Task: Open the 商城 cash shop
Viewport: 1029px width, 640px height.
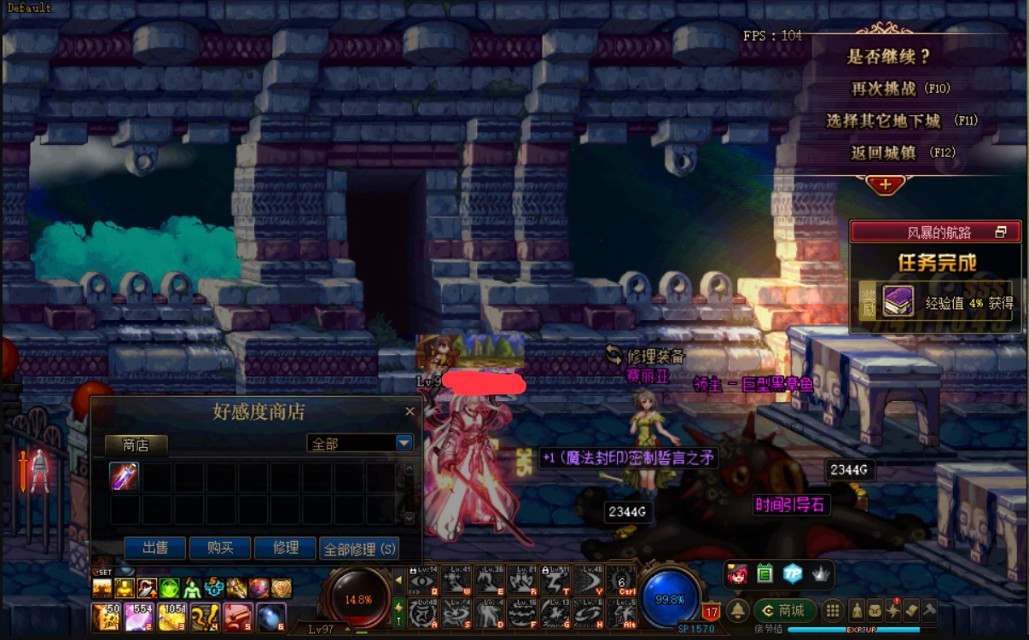Action: 783,610
